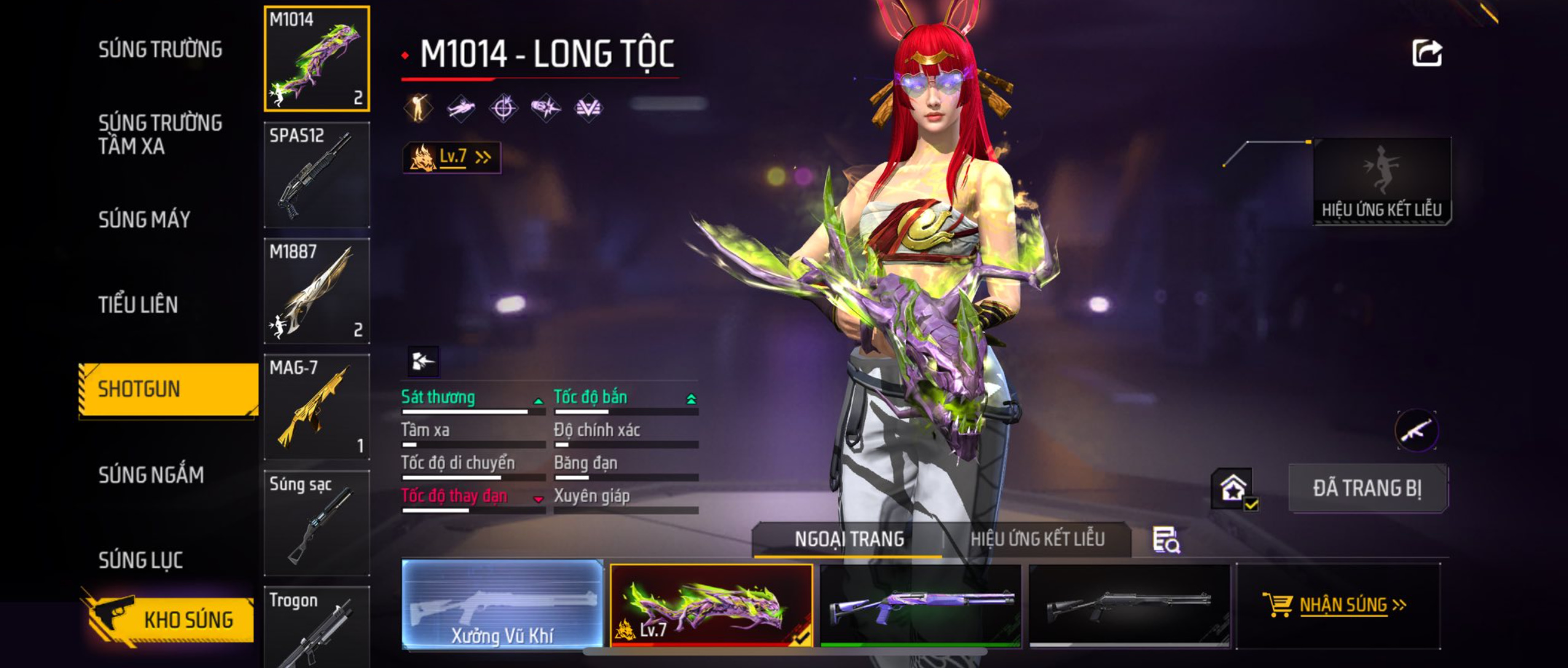Screen dimensions: 1568x668
Task: Switch to the Hiệu Ứng Kết Liễu tab
Action: pyautogui.click(x=1037, y=539)
